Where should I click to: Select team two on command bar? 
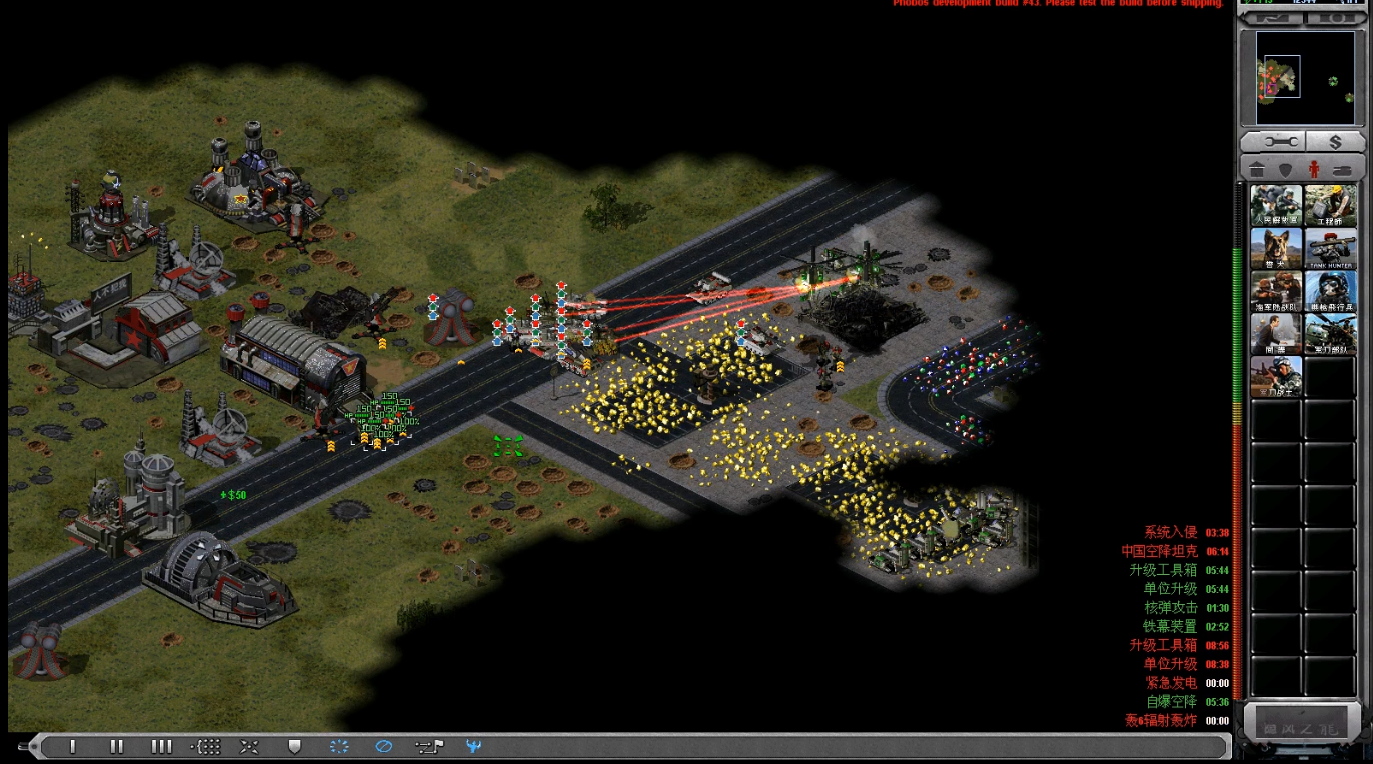click(x=117, y=746)
